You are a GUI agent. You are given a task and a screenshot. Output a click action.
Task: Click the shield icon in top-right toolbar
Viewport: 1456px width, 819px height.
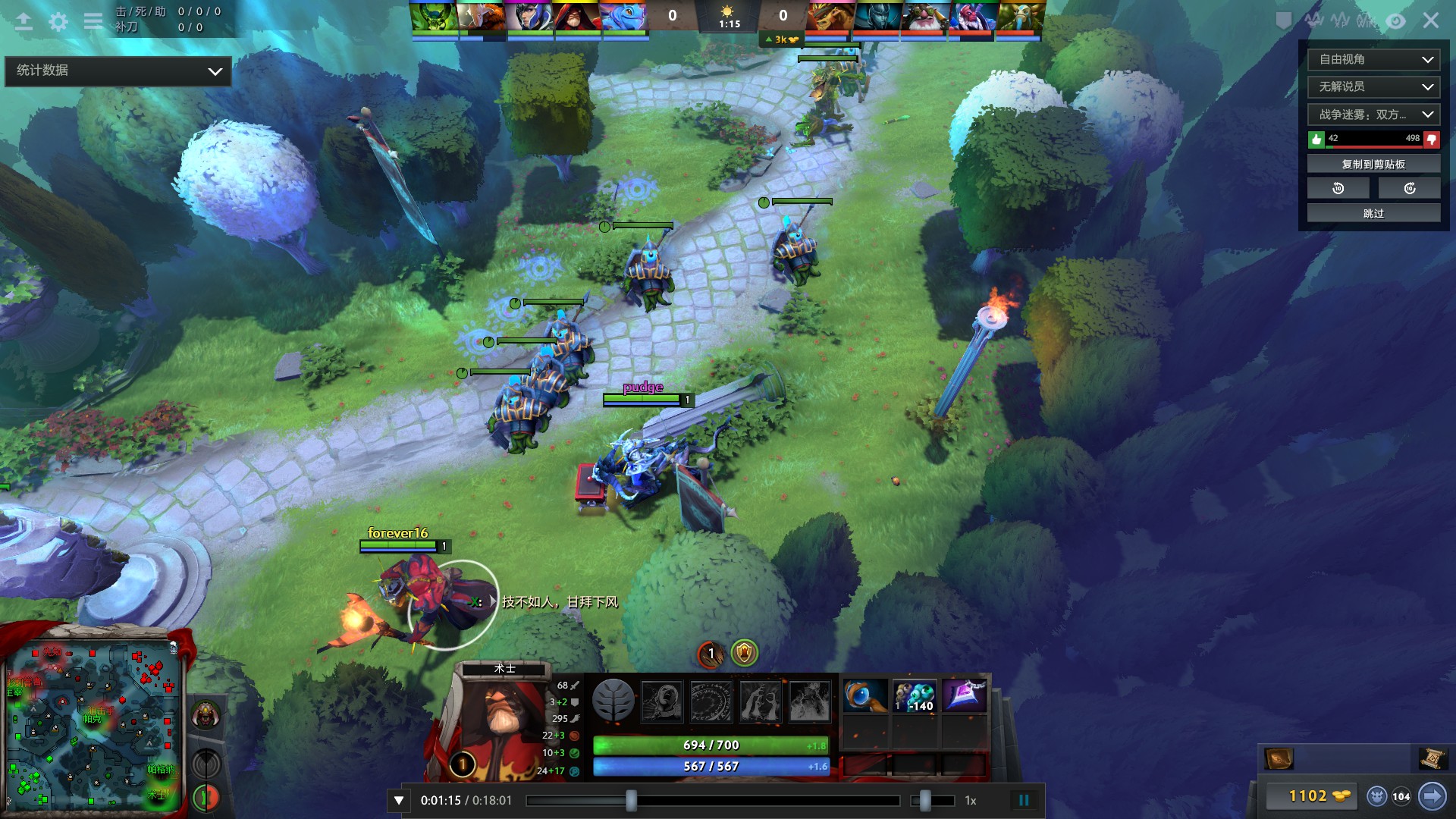pyautogui.click(x=1283, y=21)
